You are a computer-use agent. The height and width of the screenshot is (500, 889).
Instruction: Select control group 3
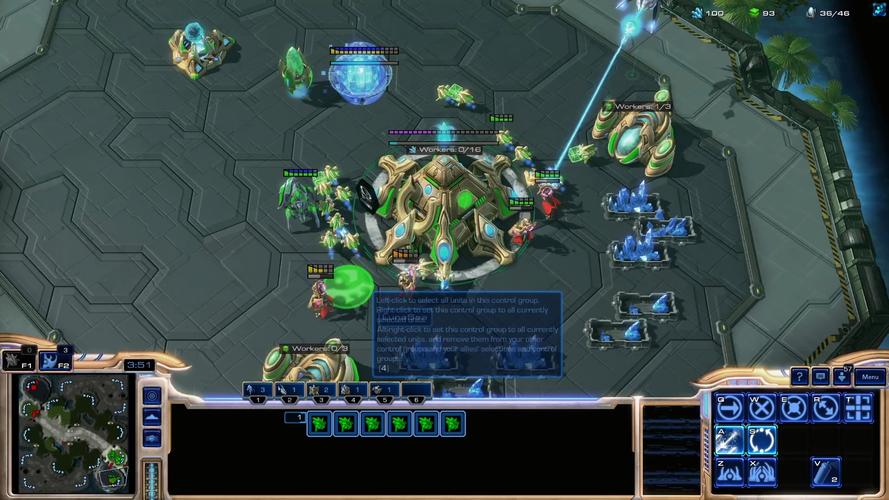pyautogui.click(x=321, y=391)
